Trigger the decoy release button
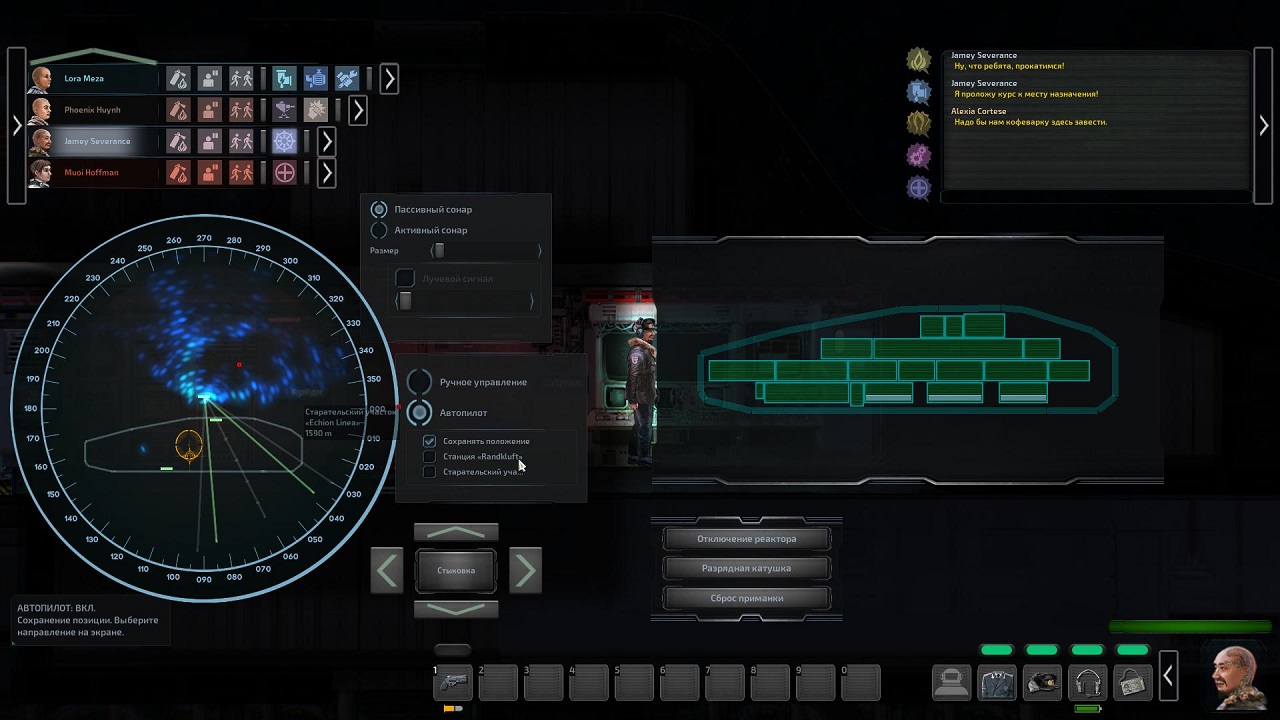Image resolution: width=1280 pixels, height=720 pixels. pyautogui.click(x=746, y=598)
